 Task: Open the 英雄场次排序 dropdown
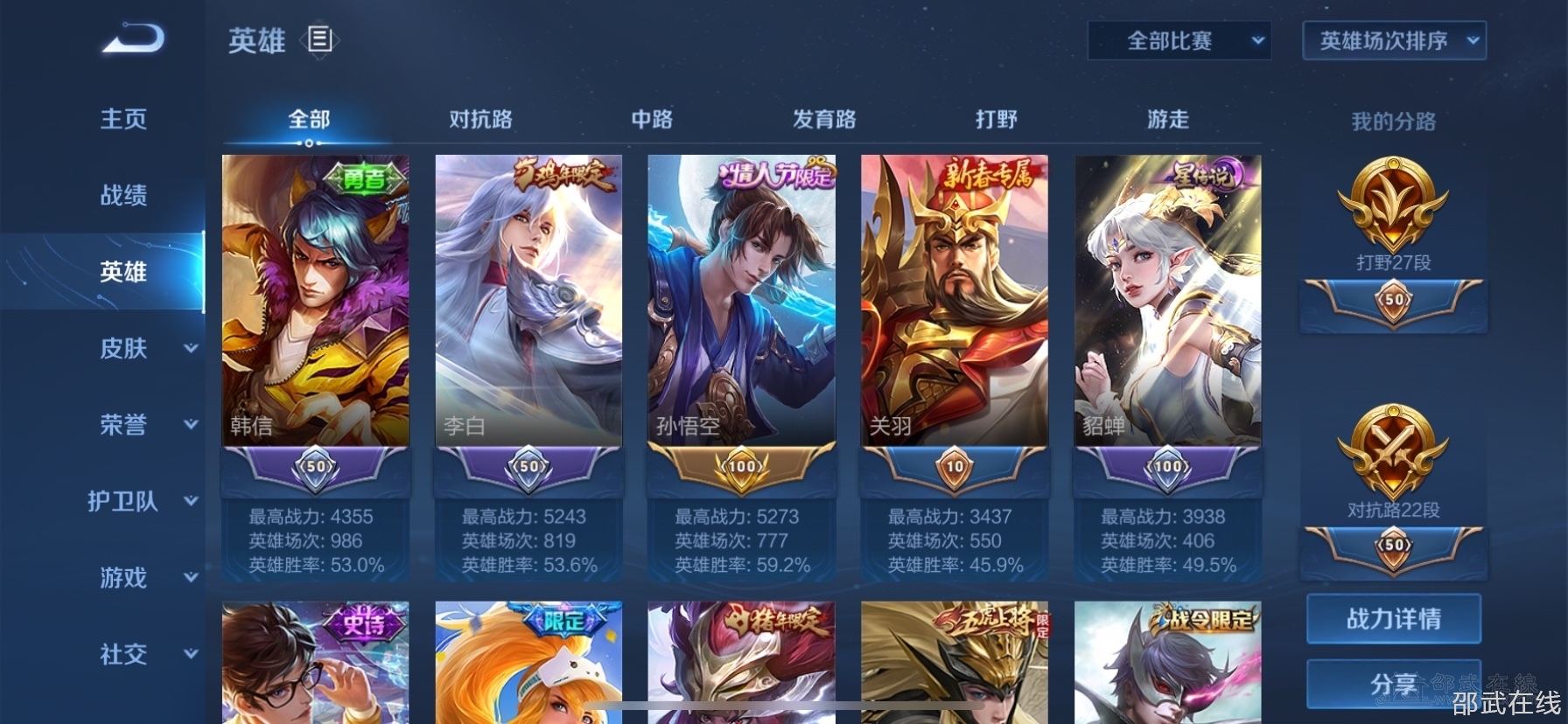(x=1391, y=40)
